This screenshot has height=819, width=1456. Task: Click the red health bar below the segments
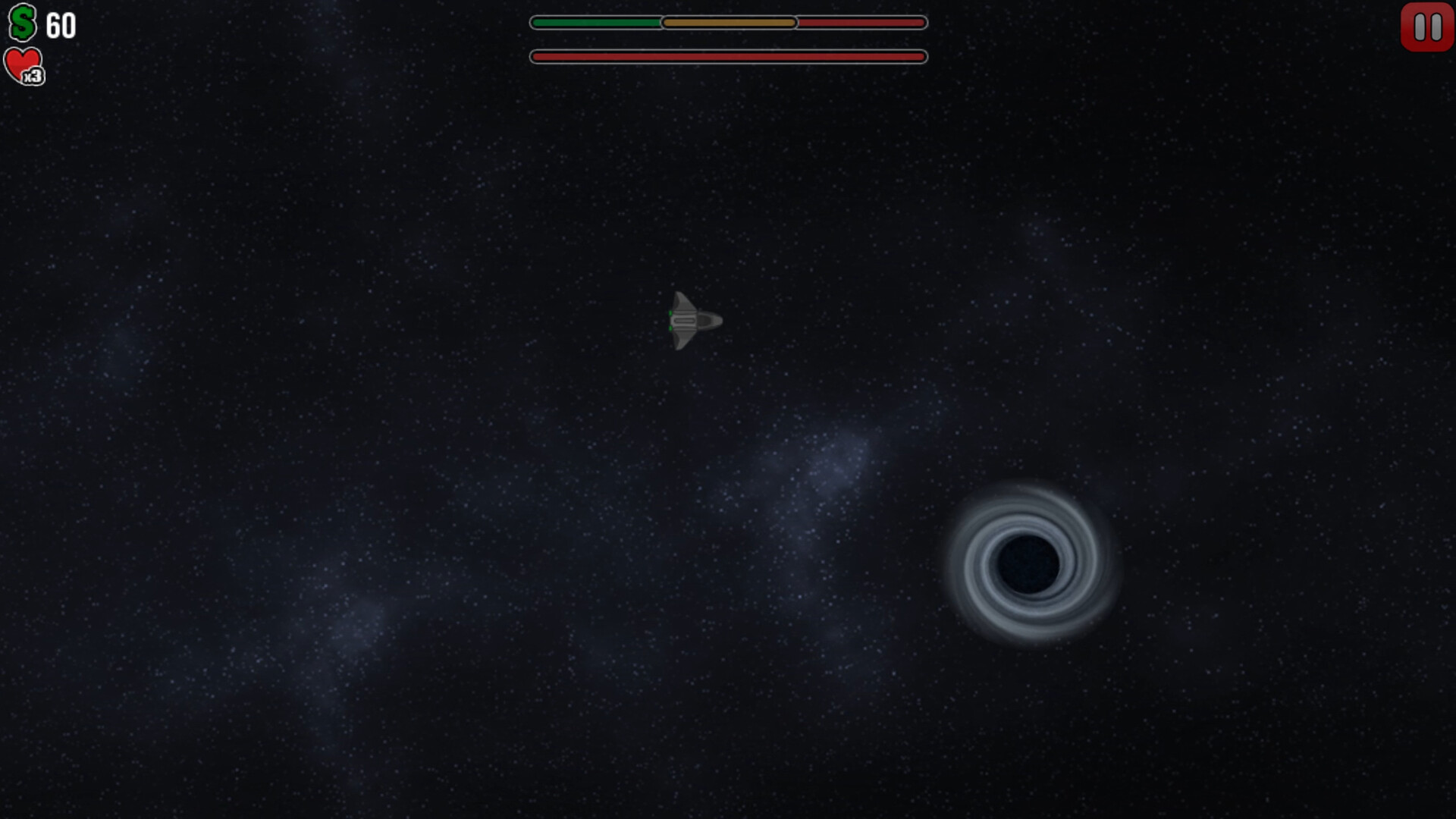click(728, 56)
